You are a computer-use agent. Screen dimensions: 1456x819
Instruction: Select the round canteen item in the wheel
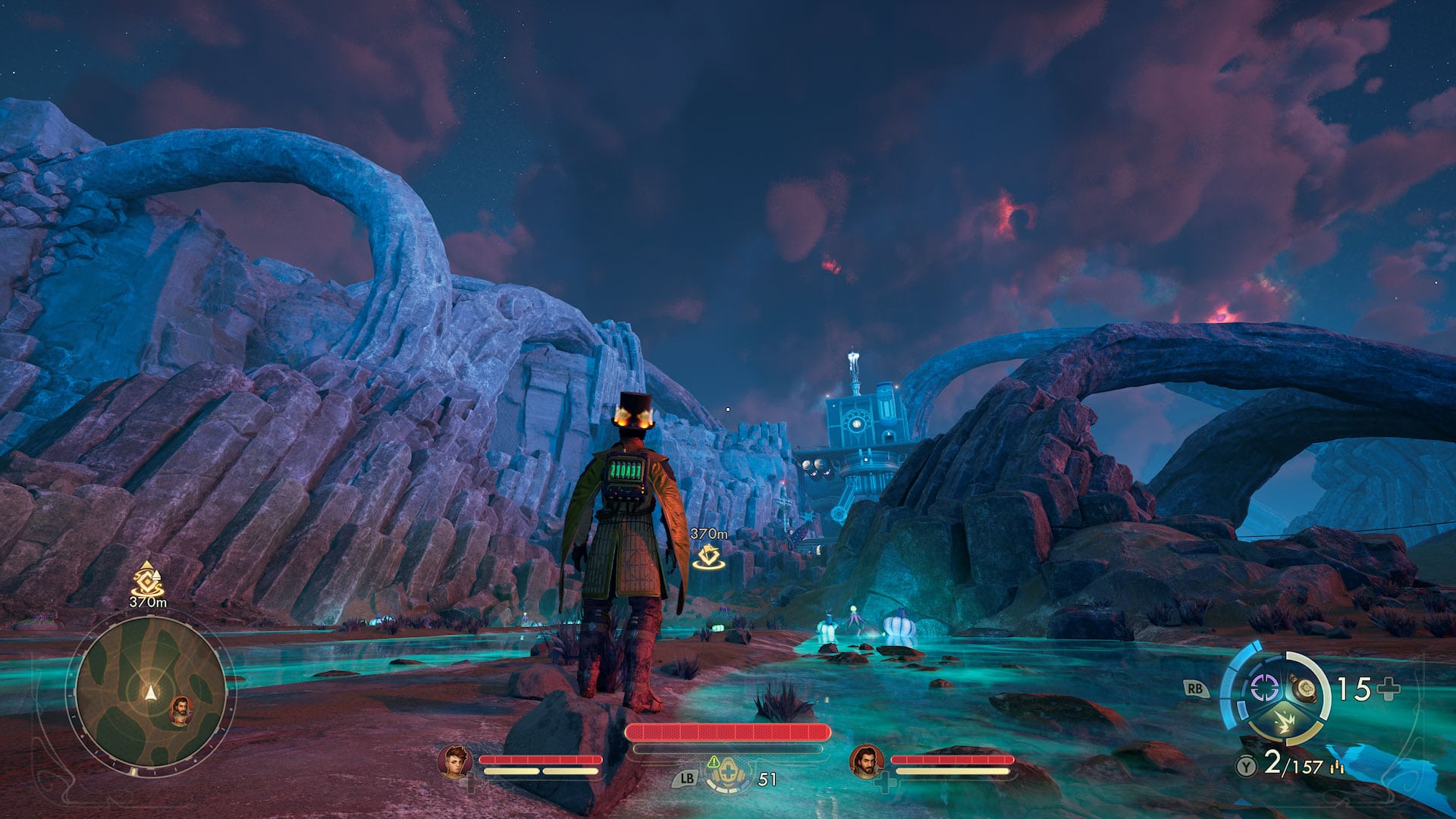(x=1306, y=688)
